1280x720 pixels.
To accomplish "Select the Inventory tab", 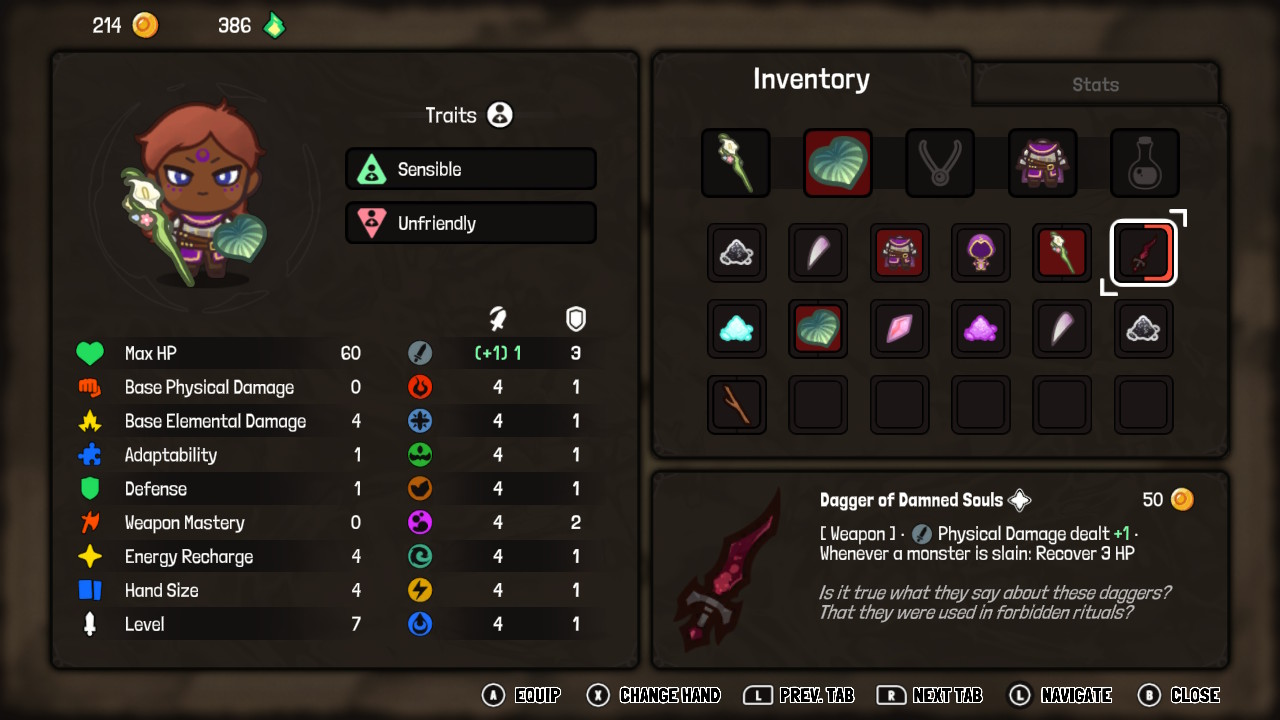I will click(811, 78).
